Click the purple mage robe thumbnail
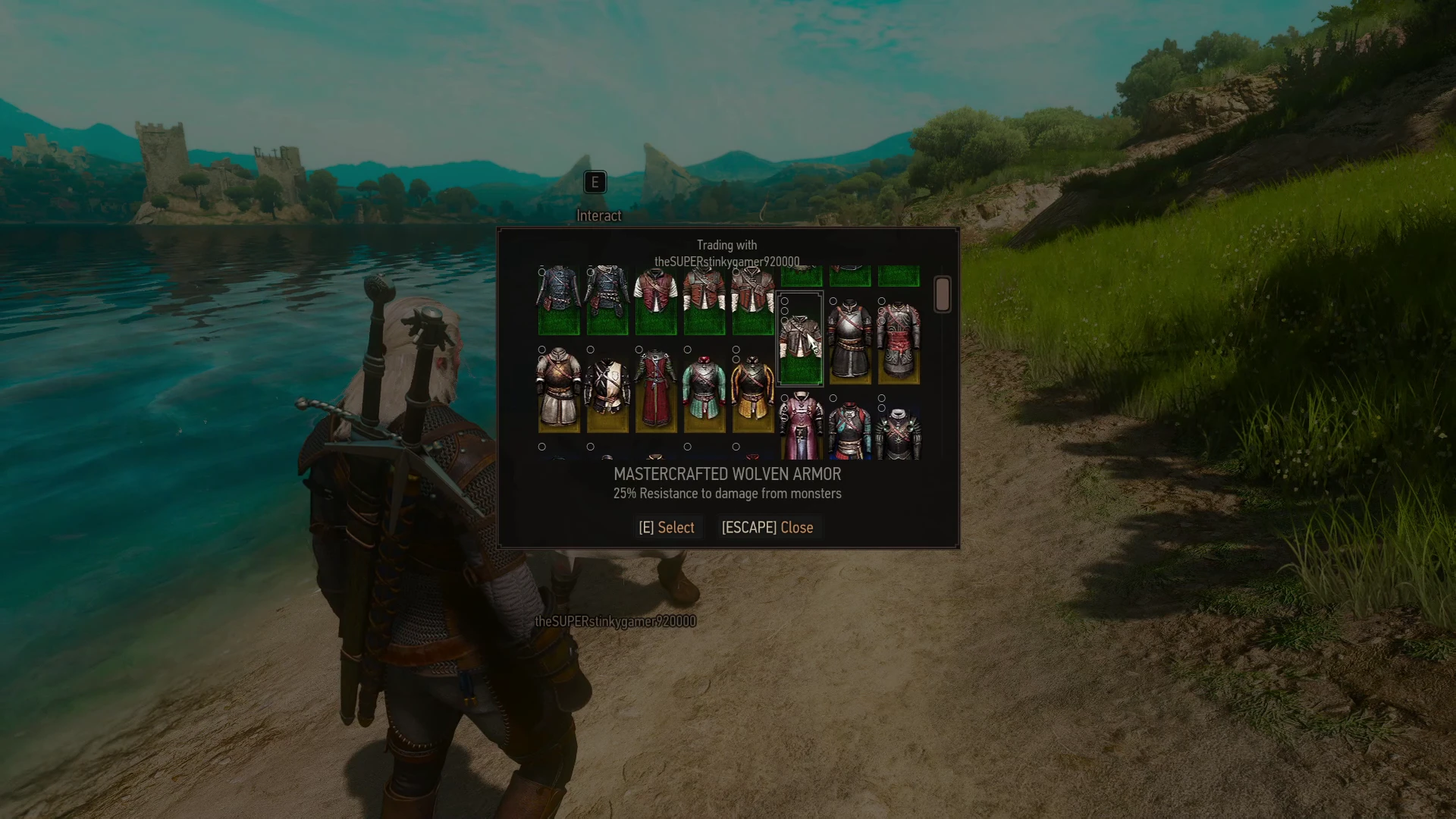The image size is (1456, 819). (801, 434)
